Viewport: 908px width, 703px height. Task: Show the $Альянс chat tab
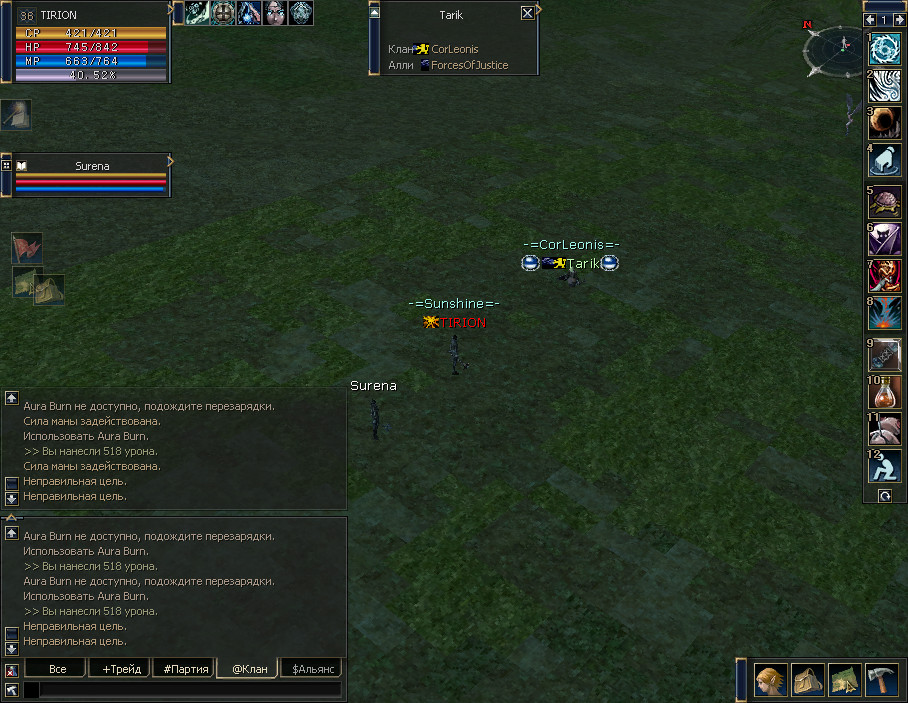point(314,668)
